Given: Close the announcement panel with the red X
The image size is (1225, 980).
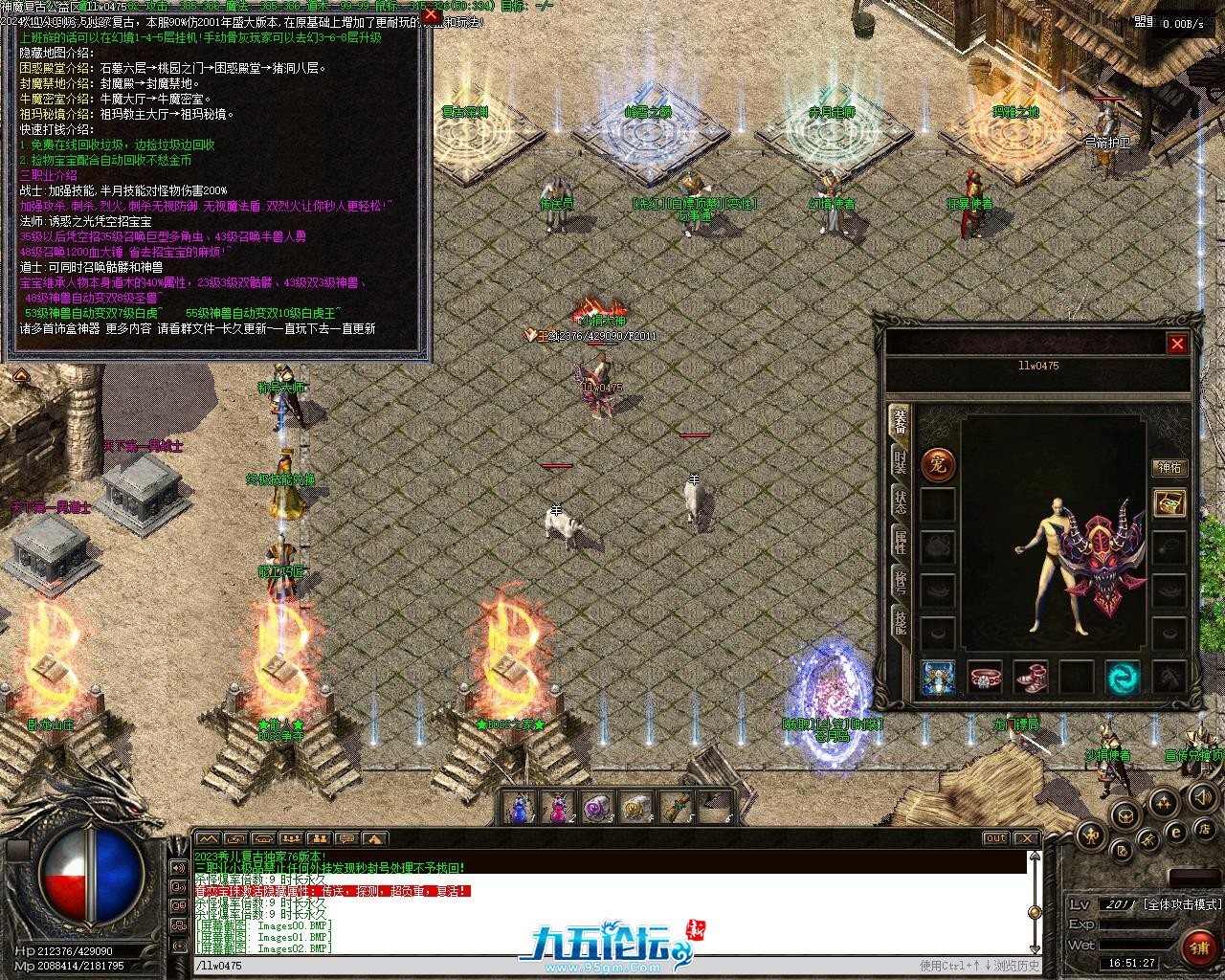Looking at the screenshot, I should click(x=431, y=15).
